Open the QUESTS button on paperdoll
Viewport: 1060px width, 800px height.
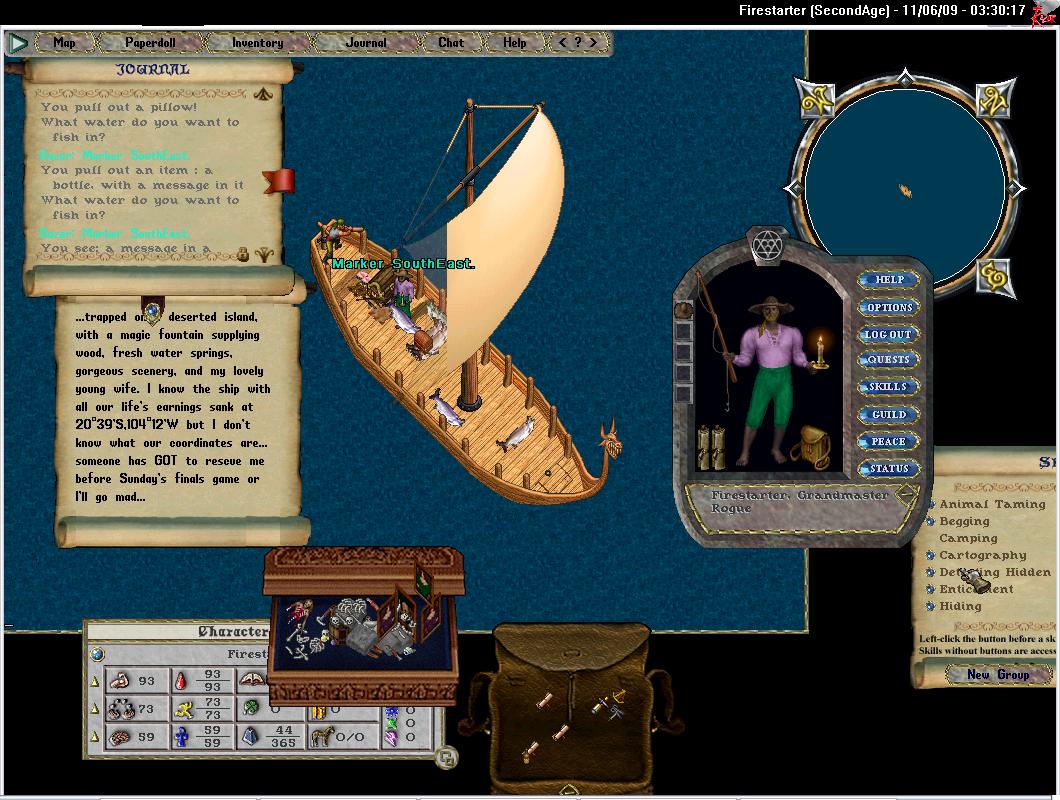point(889,360)
